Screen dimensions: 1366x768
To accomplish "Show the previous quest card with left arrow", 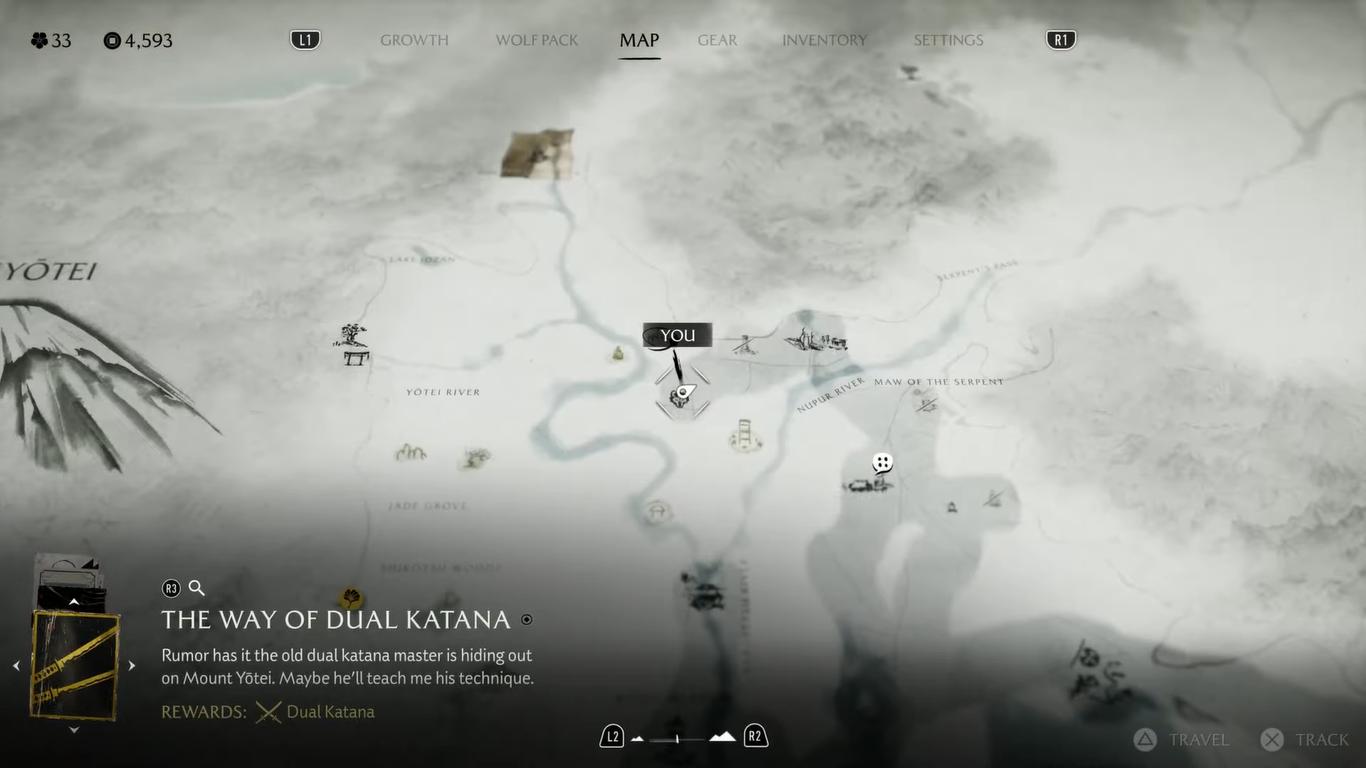I will click(16, 665).
